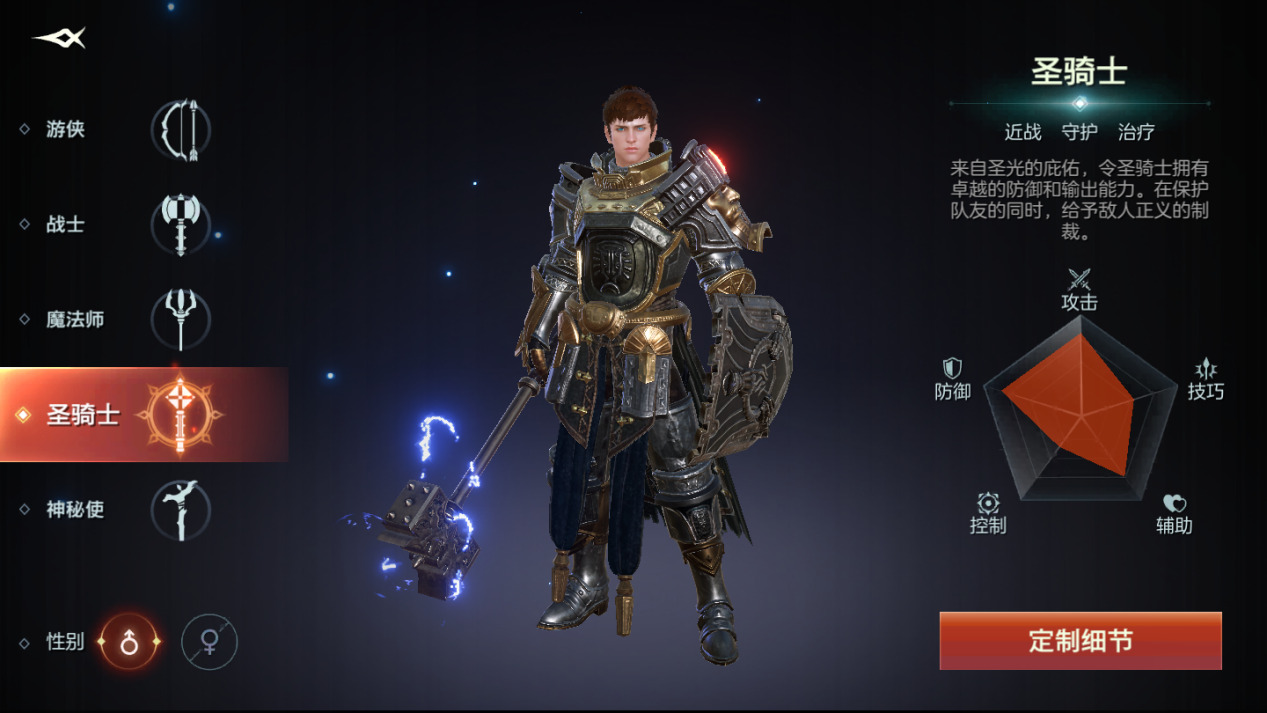
Task: Choose the male gender icon
Action: coord(129,642)
